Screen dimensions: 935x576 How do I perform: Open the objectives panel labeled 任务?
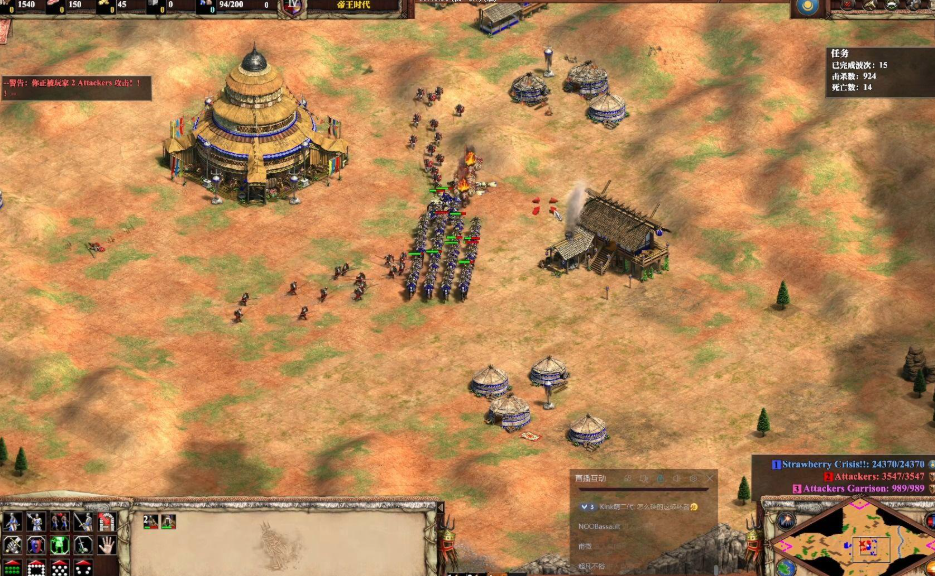[x=839, y=54]
